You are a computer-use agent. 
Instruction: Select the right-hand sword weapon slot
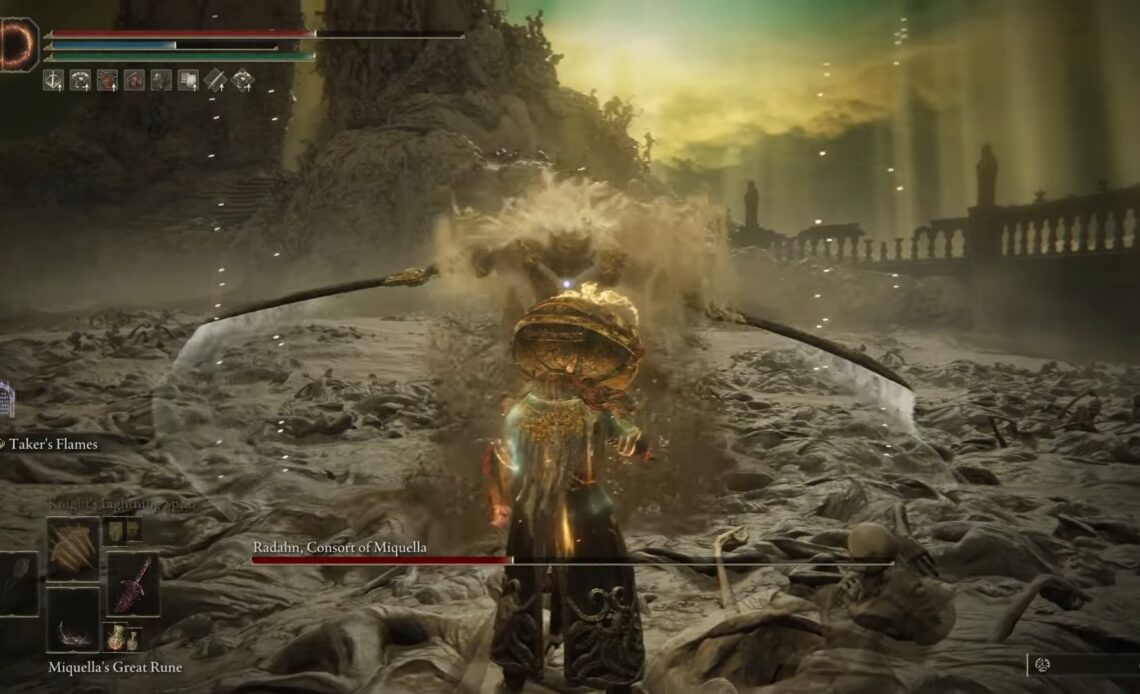tap(133, 584)
